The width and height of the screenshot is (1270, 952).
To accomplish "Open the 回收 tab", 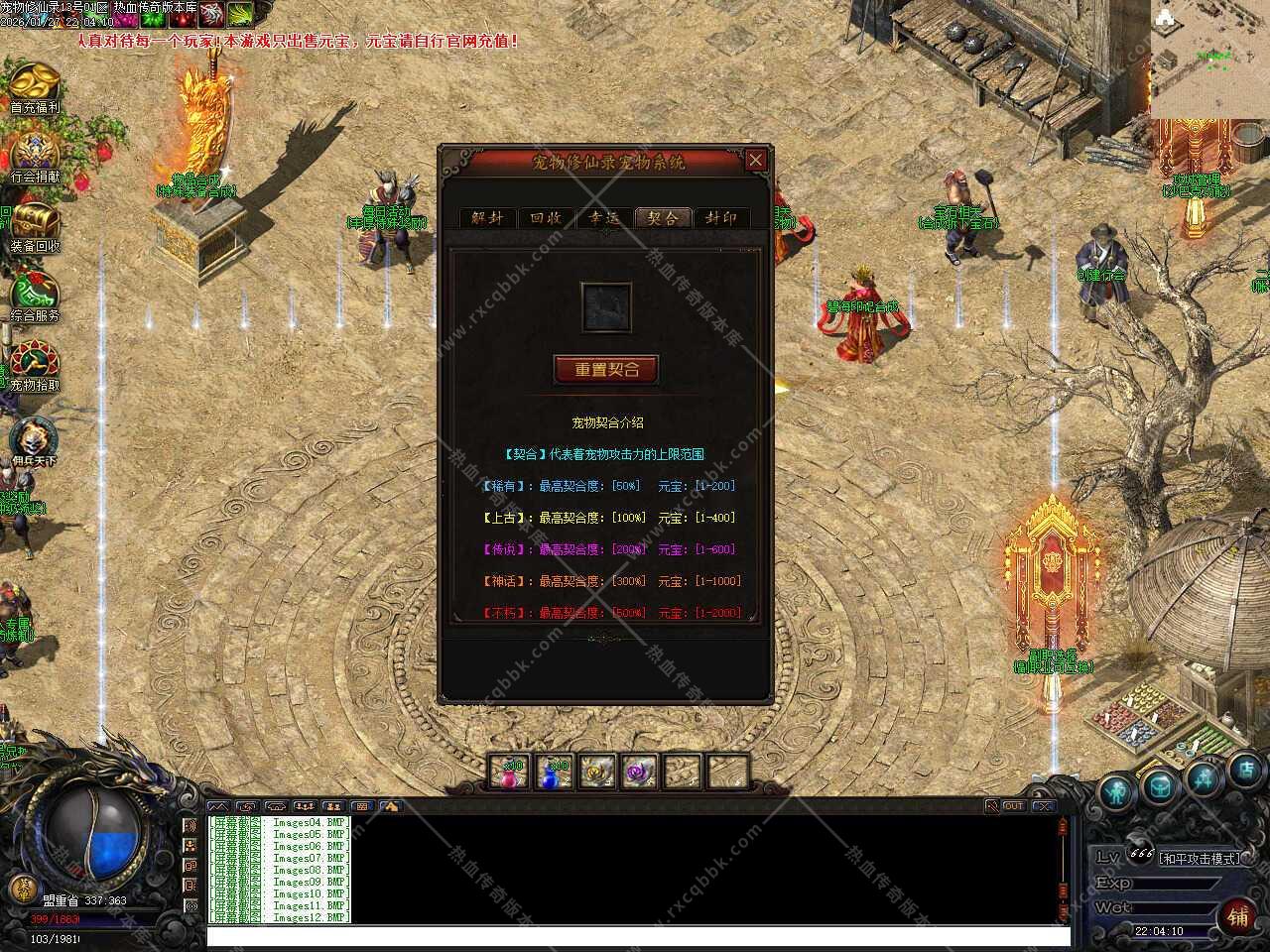I will coord(546,218).
